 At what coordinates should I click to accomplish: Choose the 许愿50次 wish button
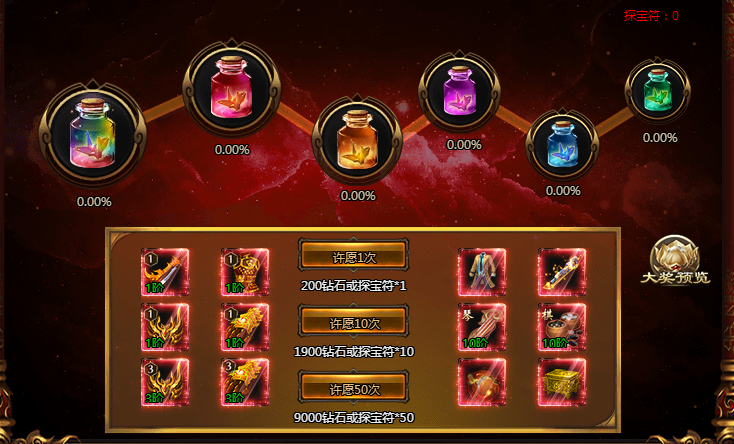pos(353,388)
